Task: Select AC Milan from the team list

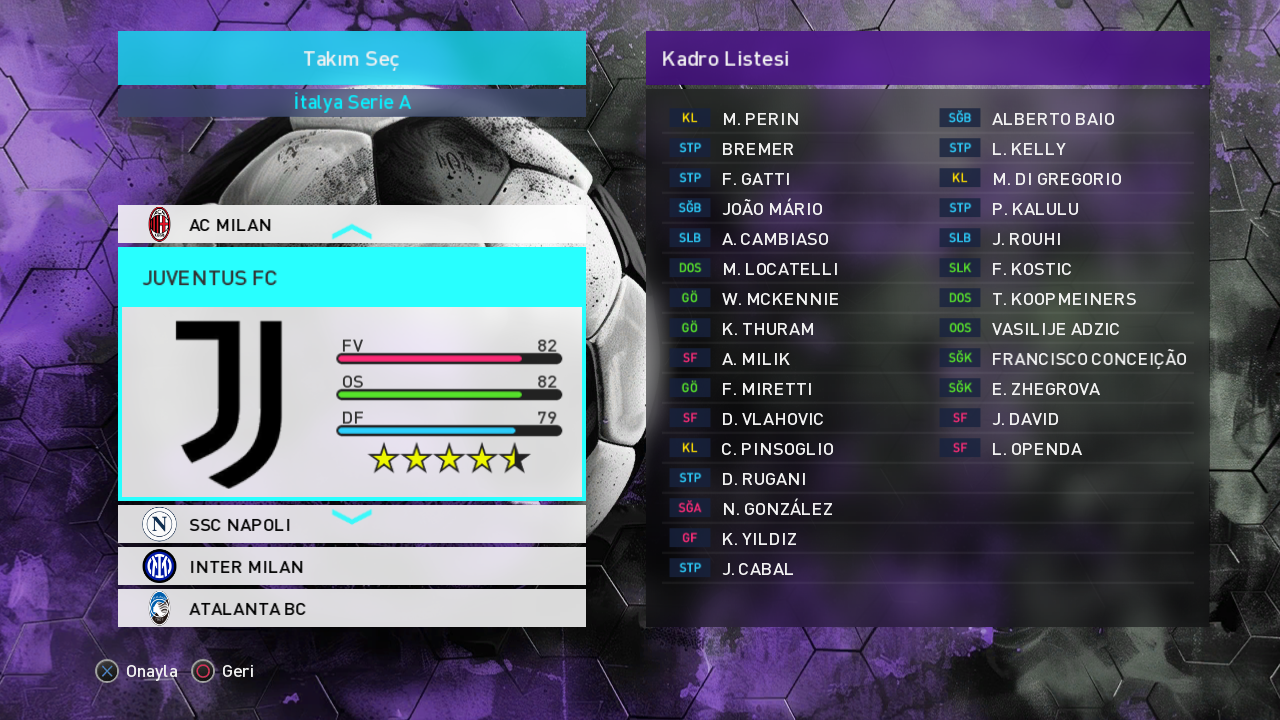Action: click(350, 225)
